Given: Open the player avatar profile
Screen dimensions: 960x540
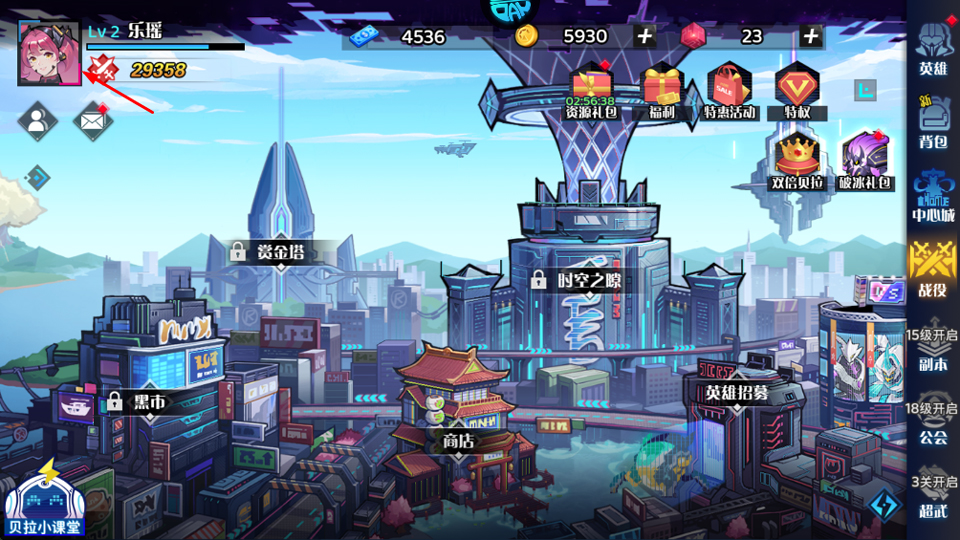Looking at the screenshot, I should coord(50,54).
